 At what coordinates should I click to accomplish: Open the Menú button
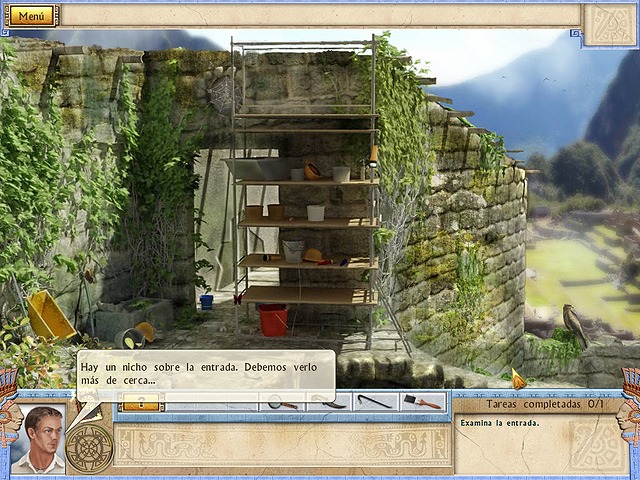pyautogui.click(x=32, y=16)
